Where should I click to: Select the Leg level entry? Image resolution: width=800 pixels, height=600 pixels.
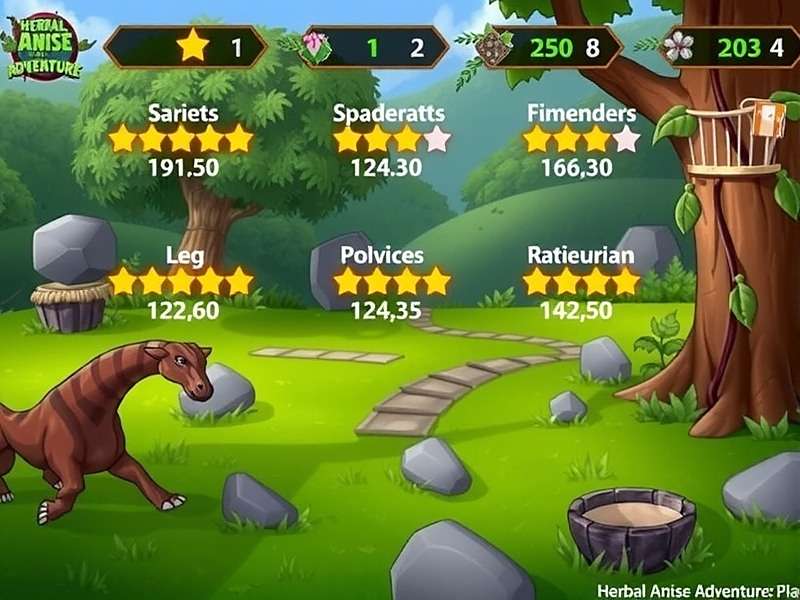(x=182, y=282)
